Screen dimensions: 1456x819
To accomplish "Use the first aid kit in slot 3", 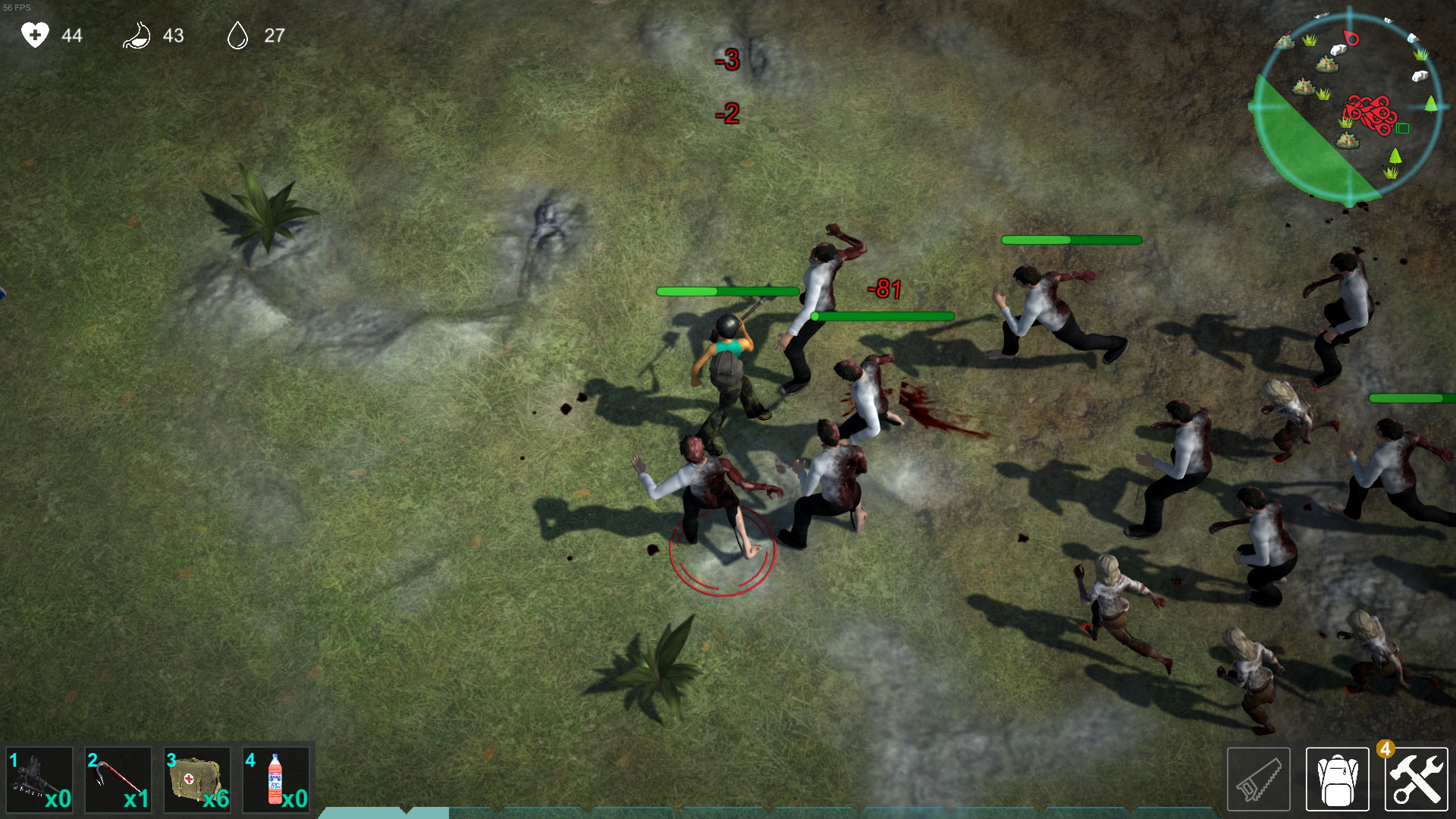I will pyautogui.click(x=197, y=780).
